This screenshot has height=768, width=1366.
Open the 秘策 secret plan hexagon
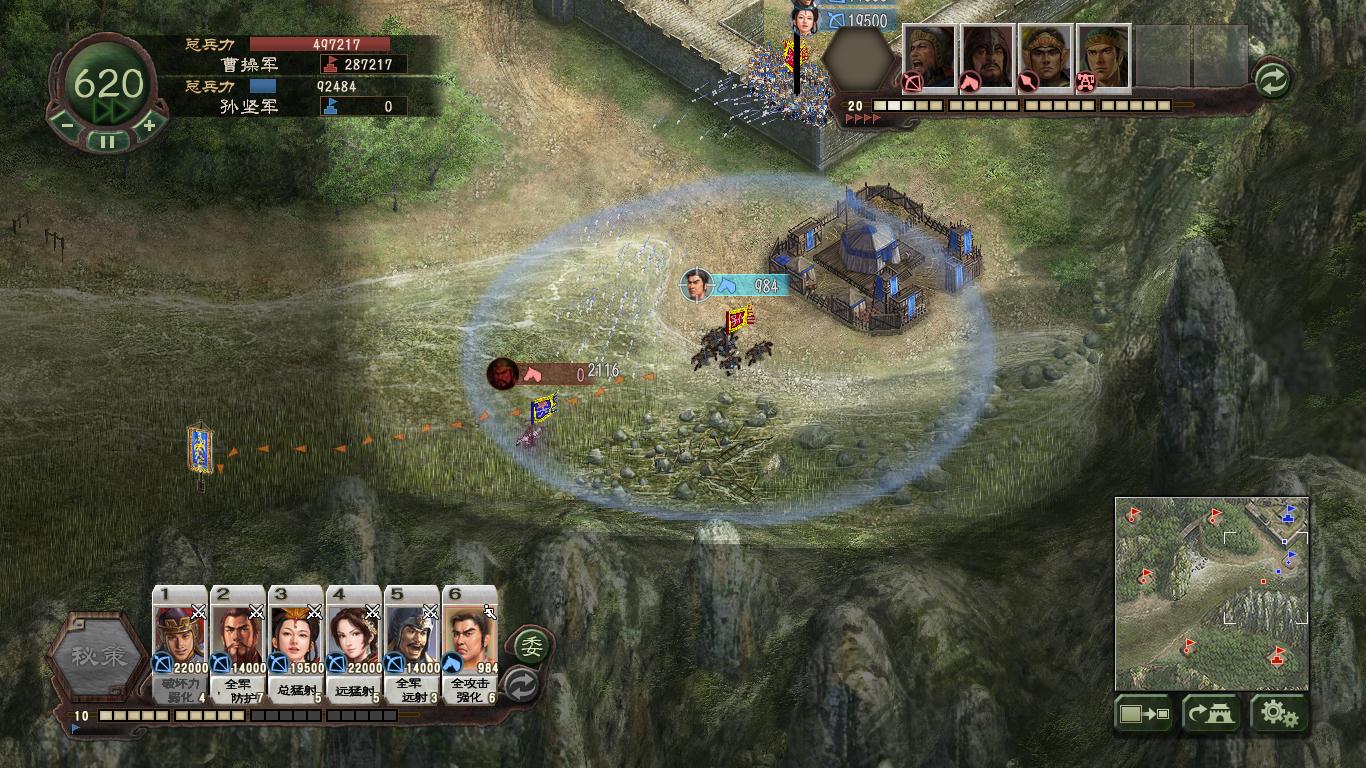coord(98,657)
